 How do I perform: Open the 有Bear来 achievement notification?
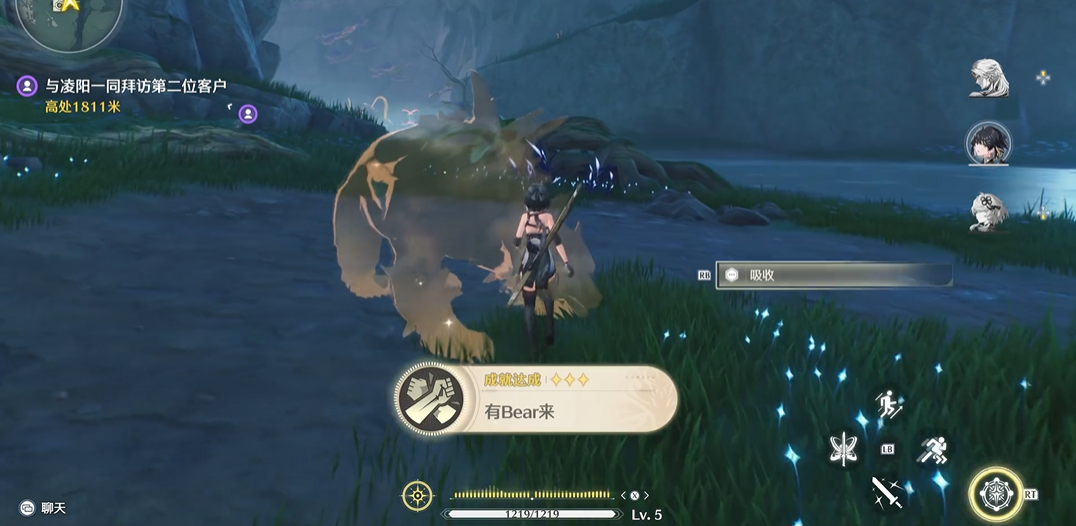coord(535,398)
